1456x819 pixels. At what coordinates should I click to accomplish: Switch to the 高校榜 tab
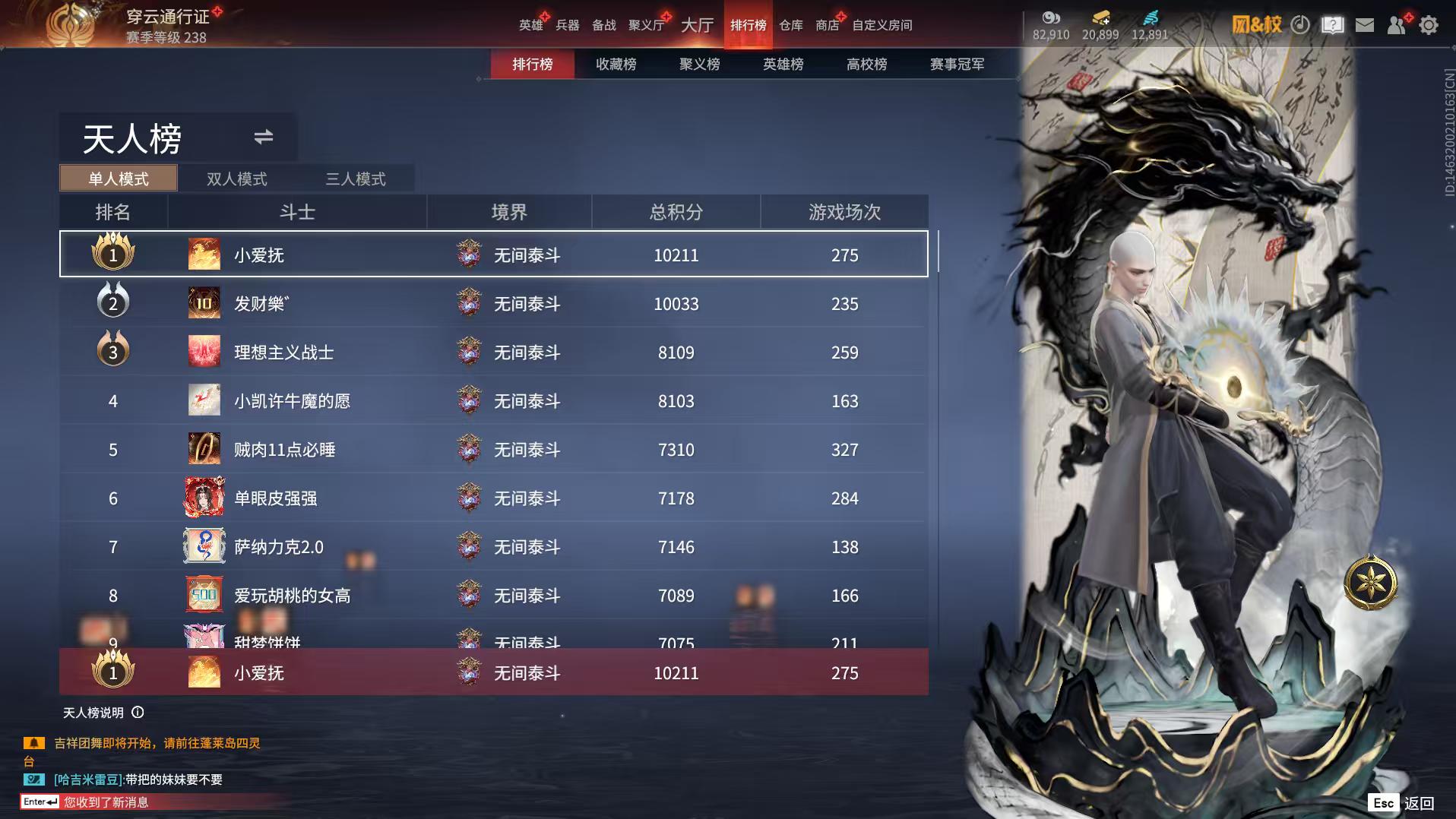coord(866,65)
